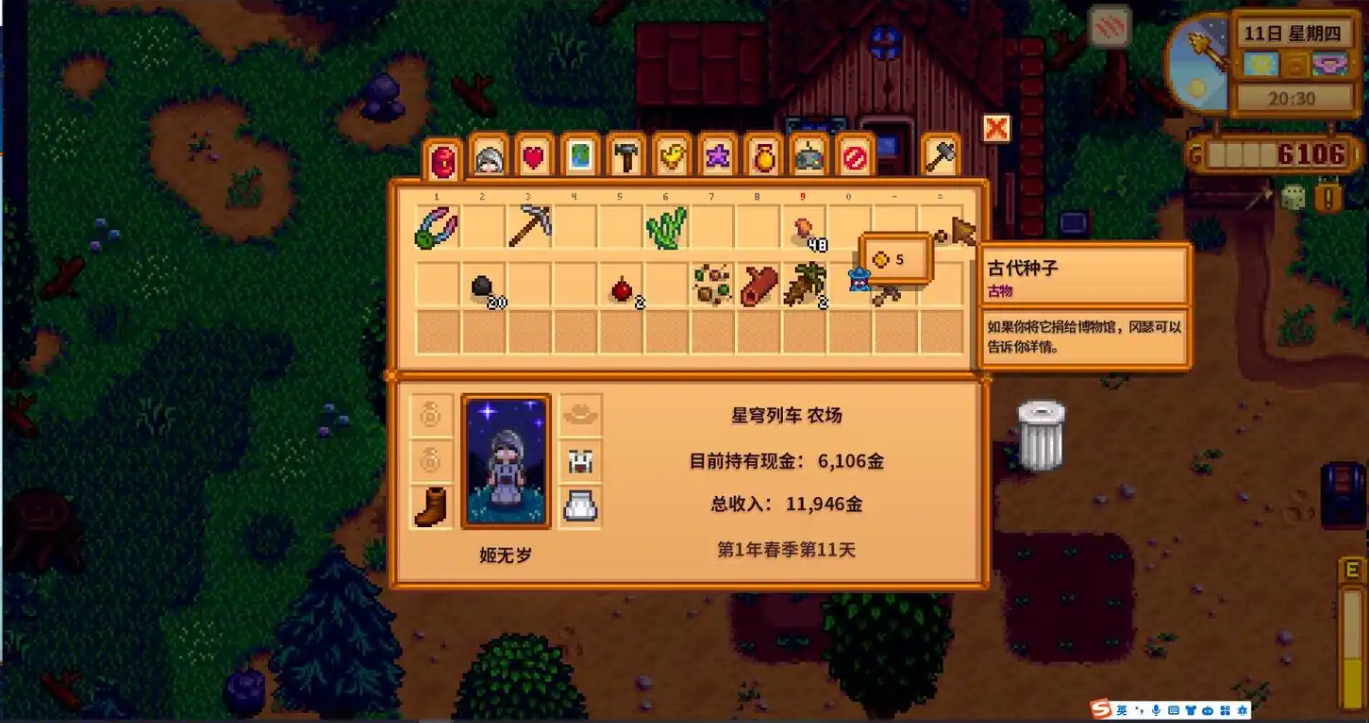Select the pickaxe in the inventory

coord(530,226)
